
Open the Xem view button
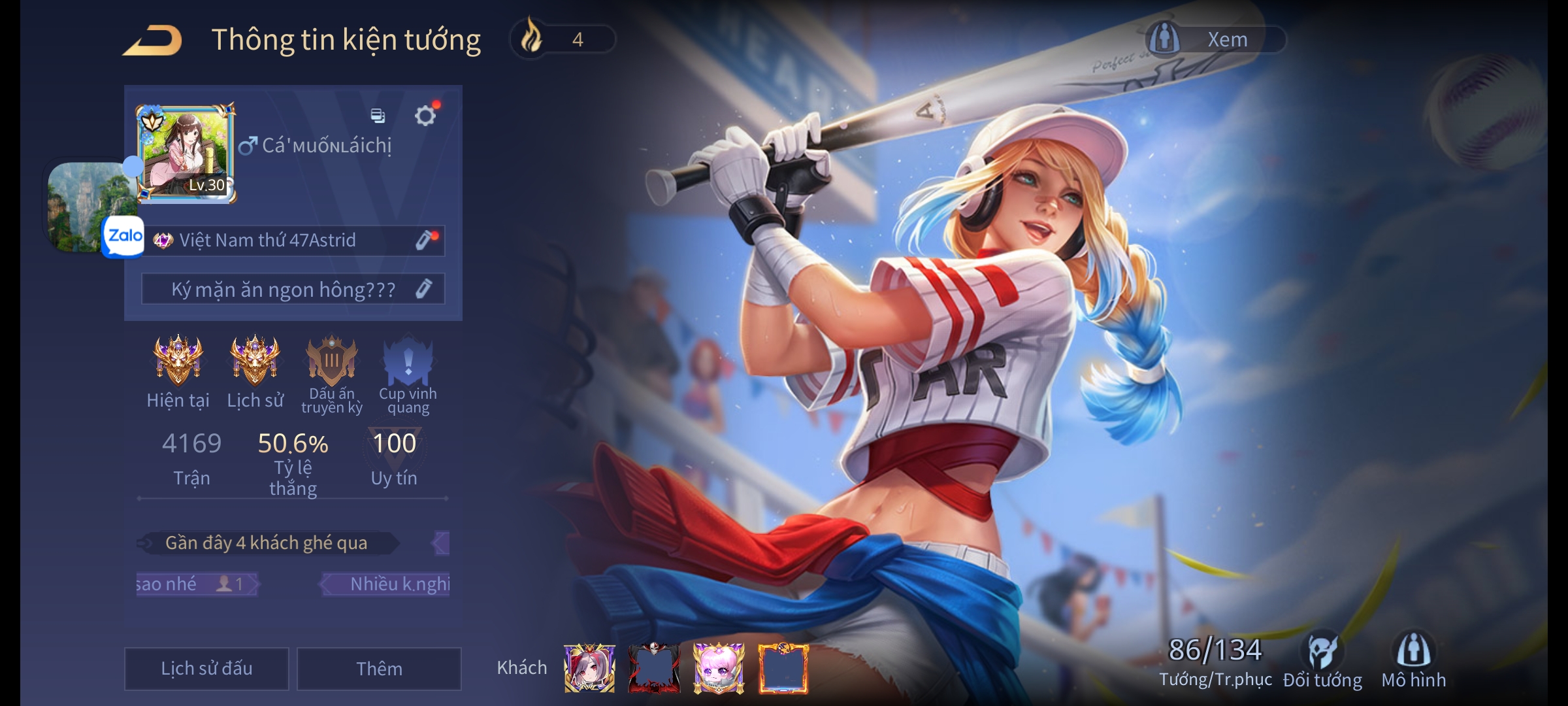(x=1215, y=39)
